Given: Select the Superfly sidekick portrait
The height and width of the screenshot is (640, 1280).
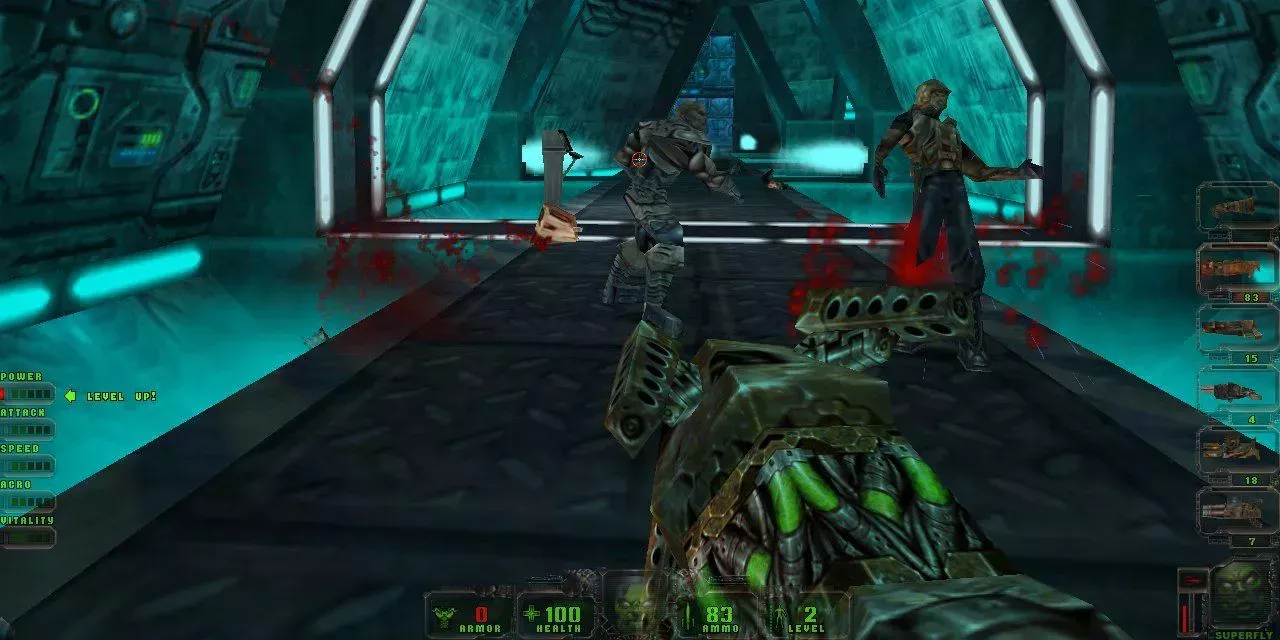Looking at the screenshot, I should point(1241,596).
